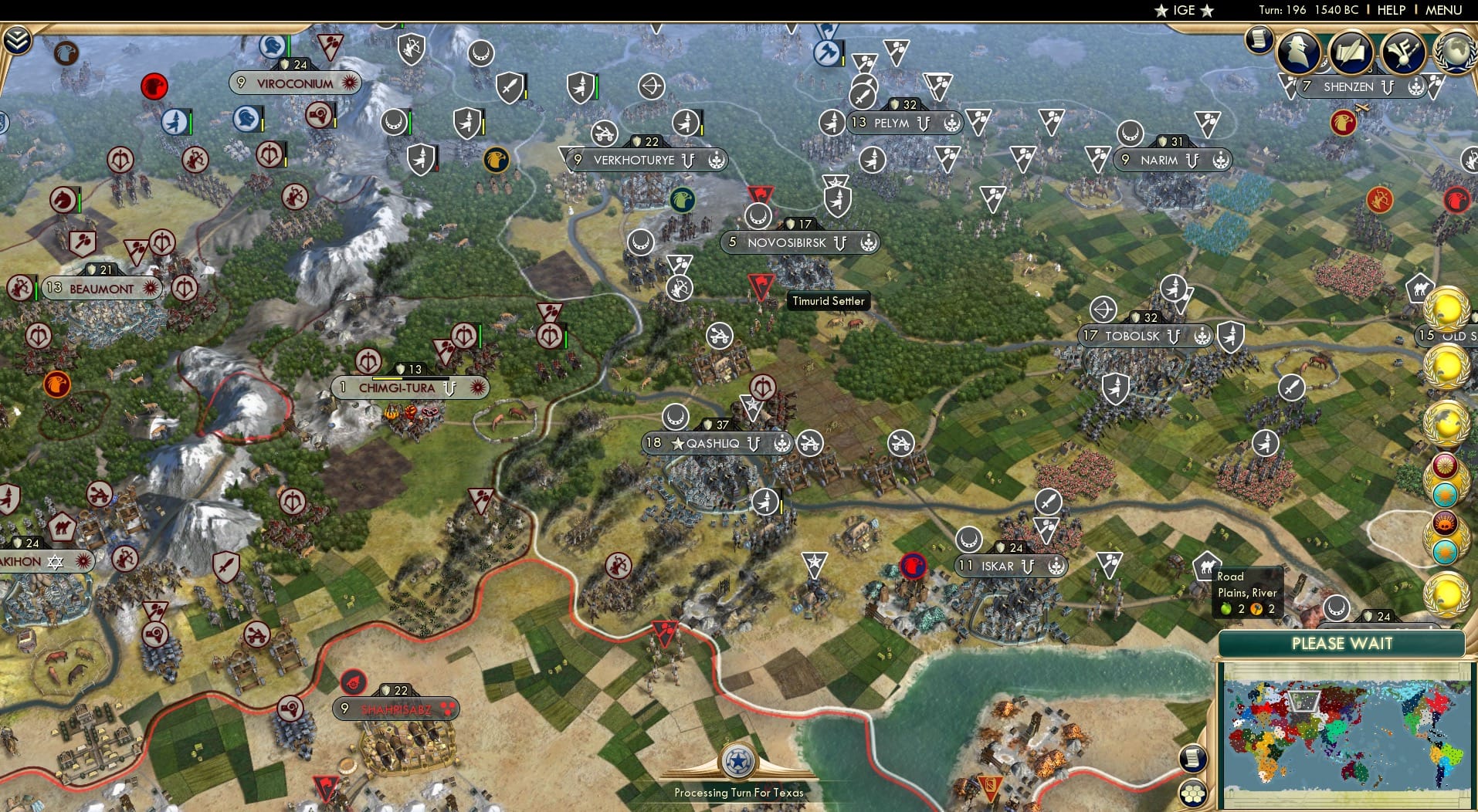Open HELP from the top bar

(1390, 10)
